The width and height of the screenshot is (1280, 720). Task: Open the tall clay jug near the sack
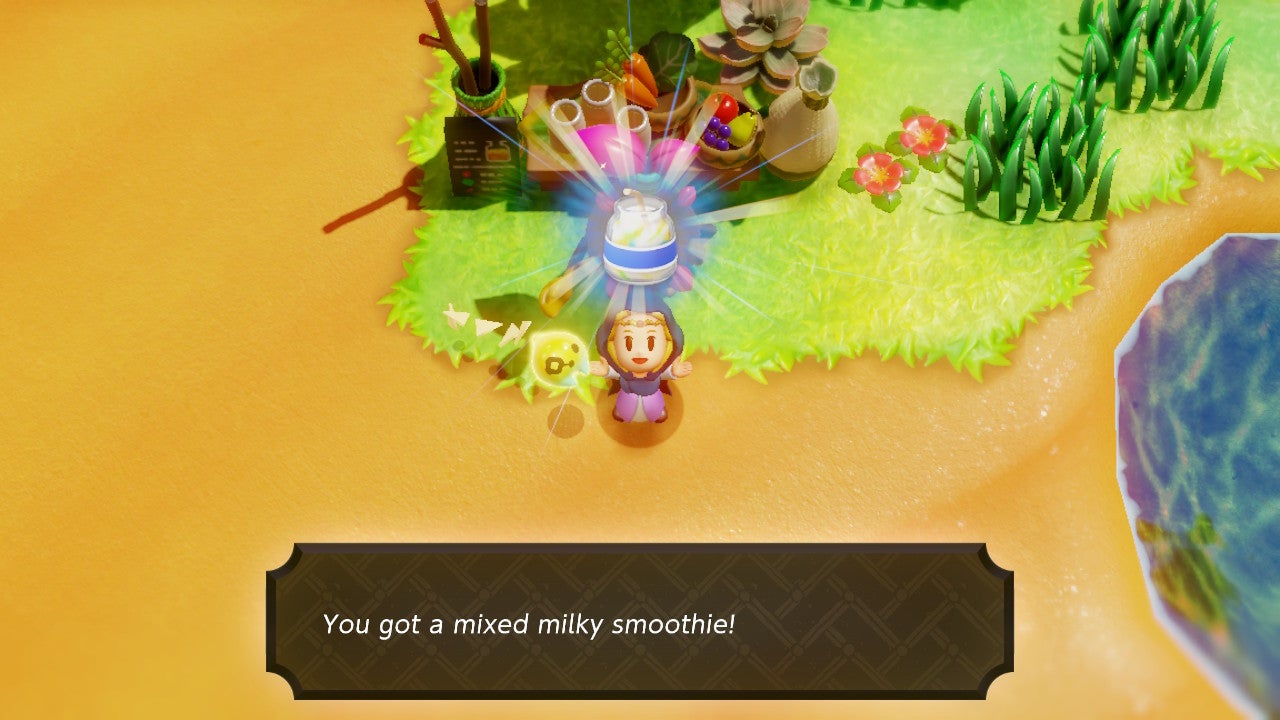tap(813, 83)
